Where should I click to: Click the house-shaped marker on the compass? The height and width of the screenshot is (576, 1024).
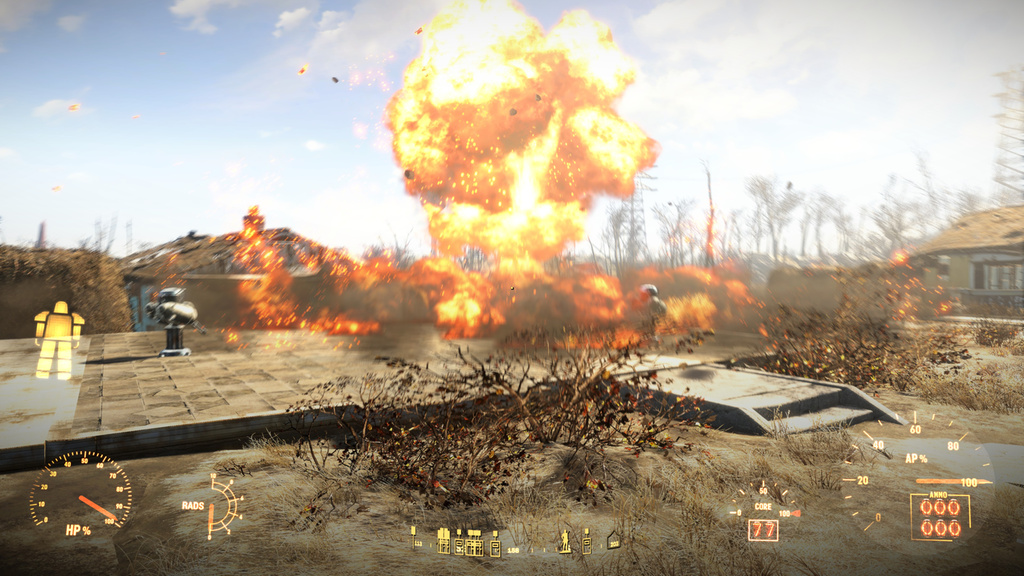coord(613,541)
